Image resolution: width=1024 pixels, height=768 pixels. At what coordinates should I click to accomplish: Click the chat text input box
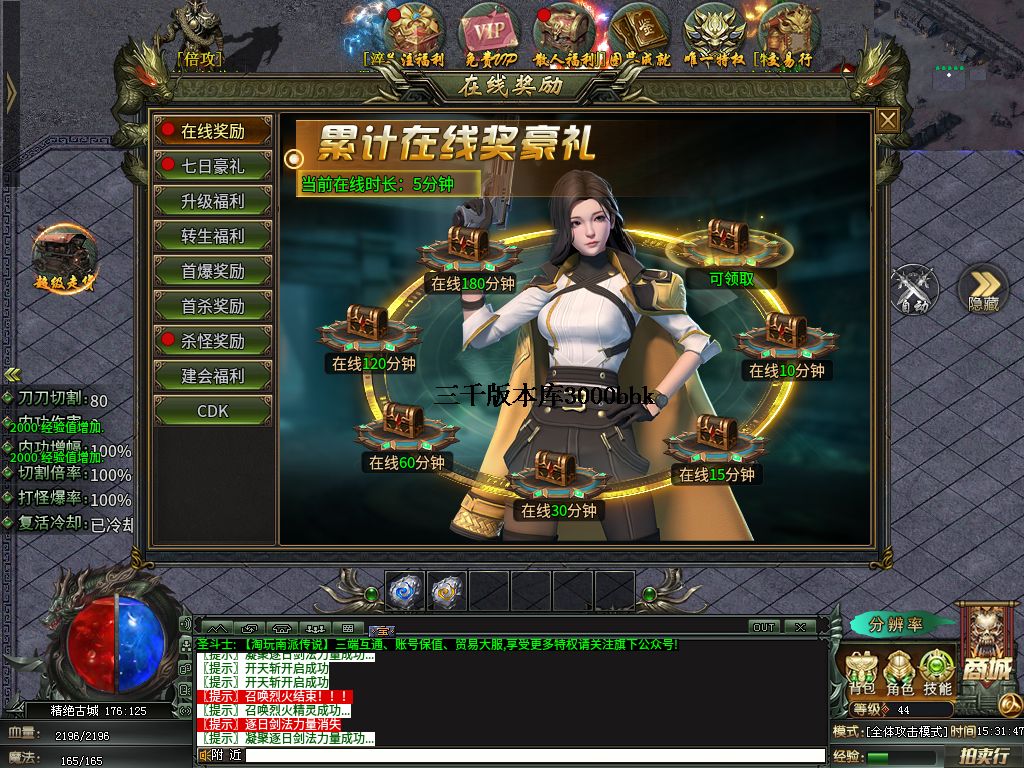530,756
